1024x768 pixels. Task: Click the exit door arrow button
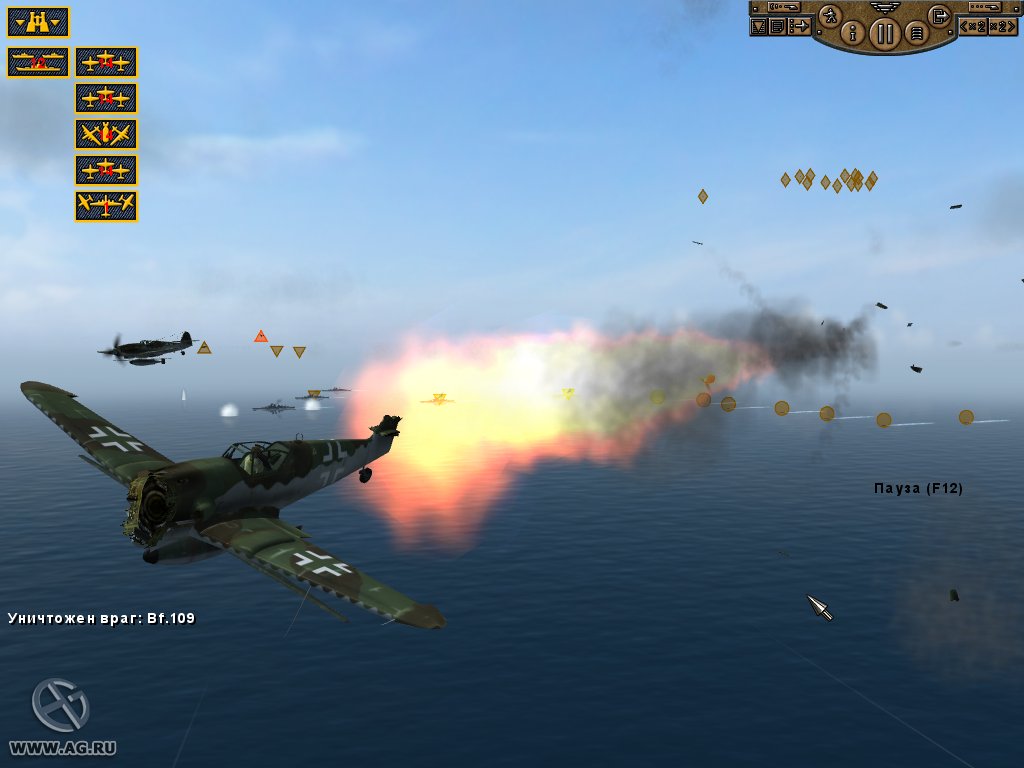click(x=939, y=16)
